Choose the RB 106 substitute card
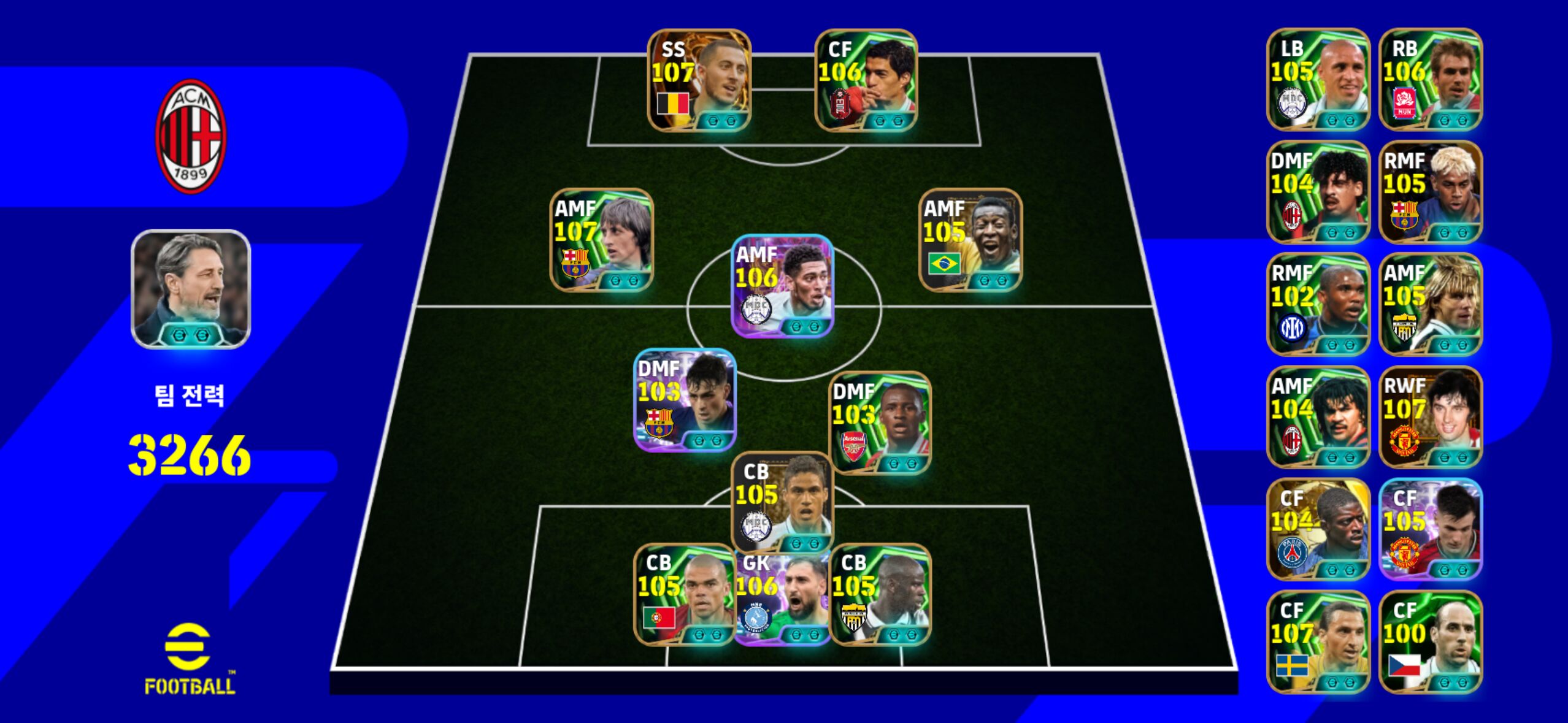The height and width of the screenshot is (723, 1568). [1431, 80]
